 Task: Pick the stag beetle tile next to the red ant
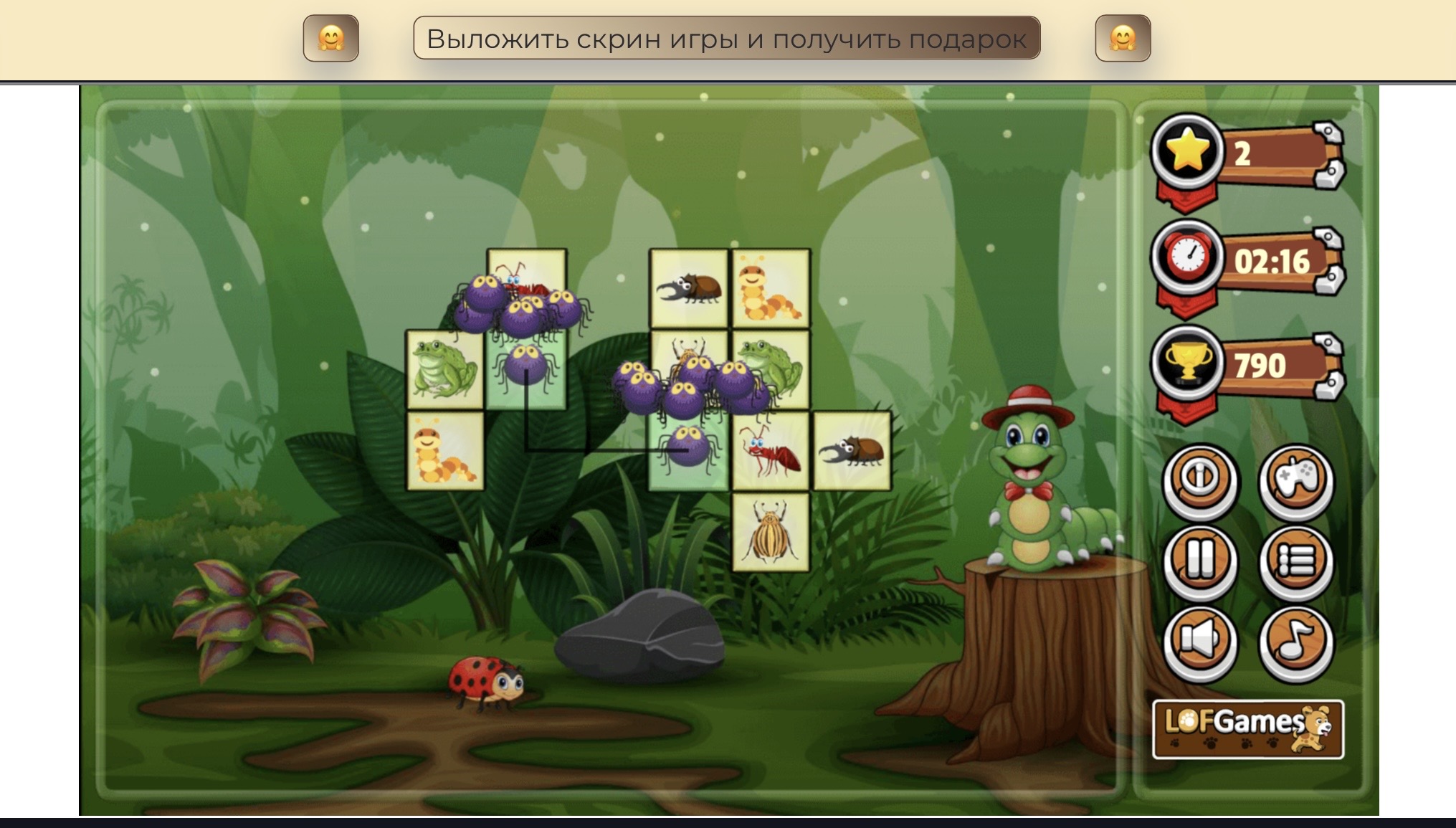pos(852,451)
